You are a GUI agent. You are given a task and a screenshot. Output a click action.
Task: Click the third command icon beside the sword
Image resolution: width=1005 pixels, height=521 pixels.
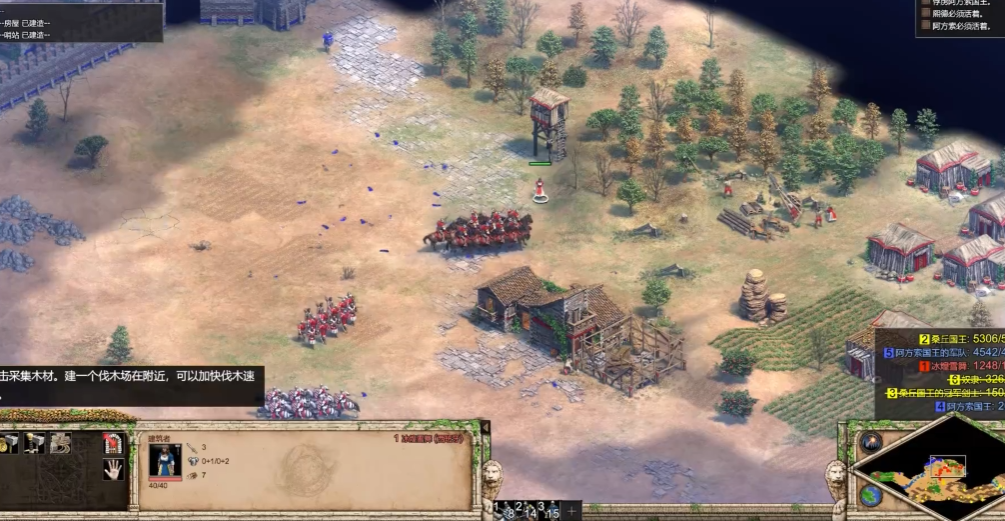(x=60, y=443)
